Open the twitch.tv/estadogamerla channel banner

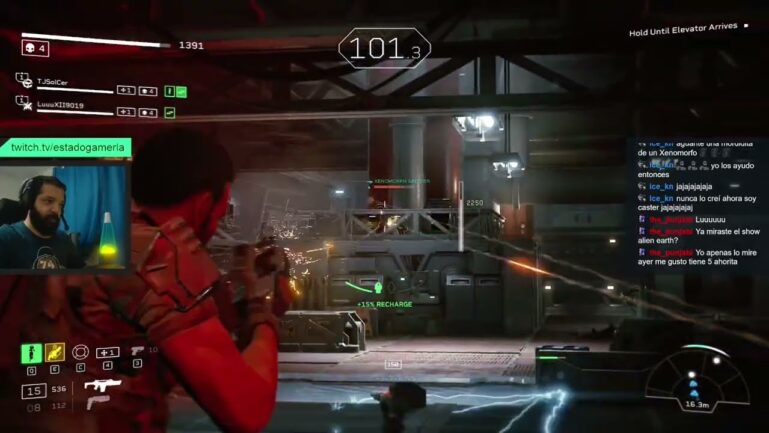point(67,147)
